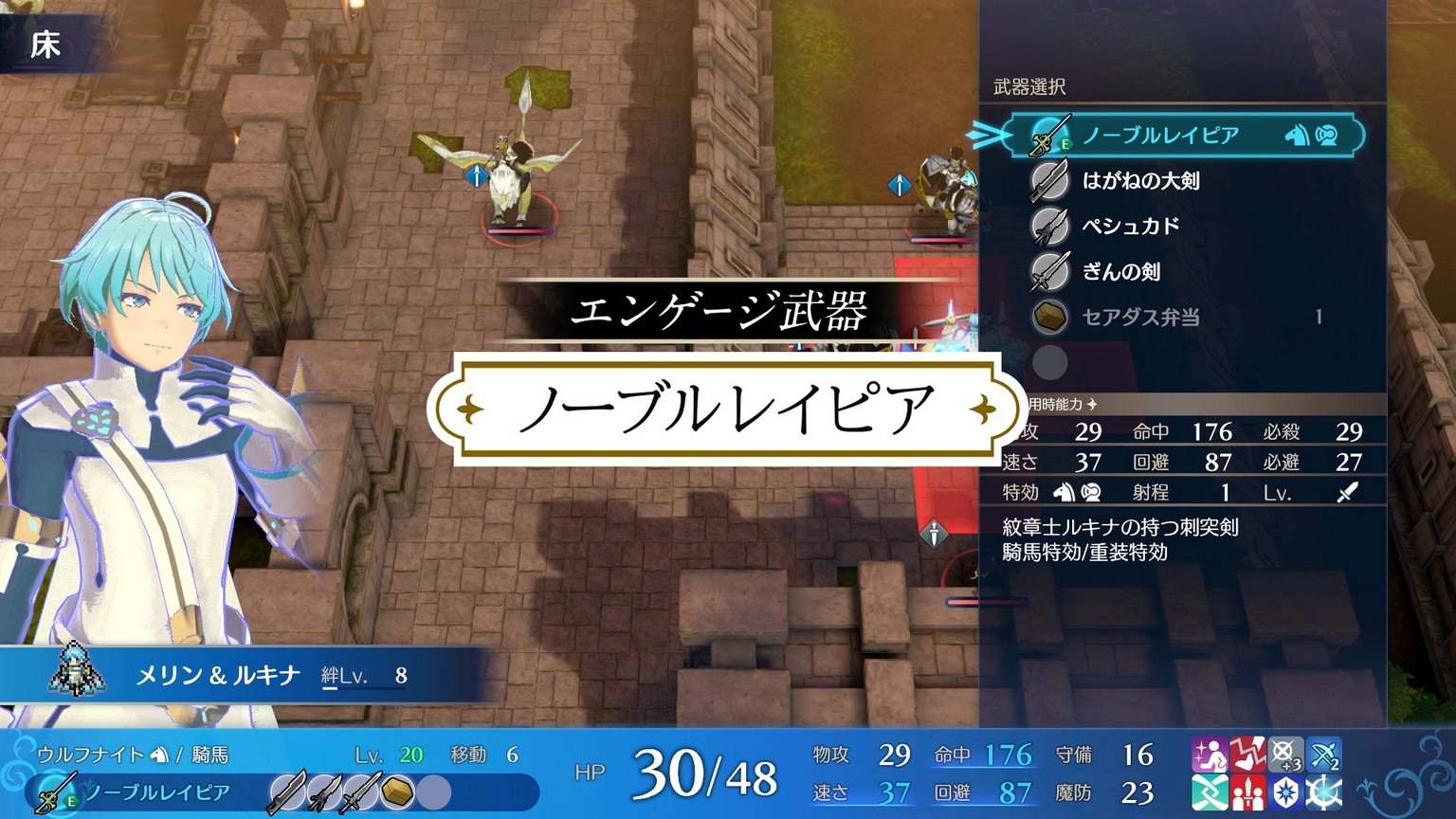Screen dimensions: 1456x819
Task: Select the red dual assist skill icon
Action: pos(1247,792)
